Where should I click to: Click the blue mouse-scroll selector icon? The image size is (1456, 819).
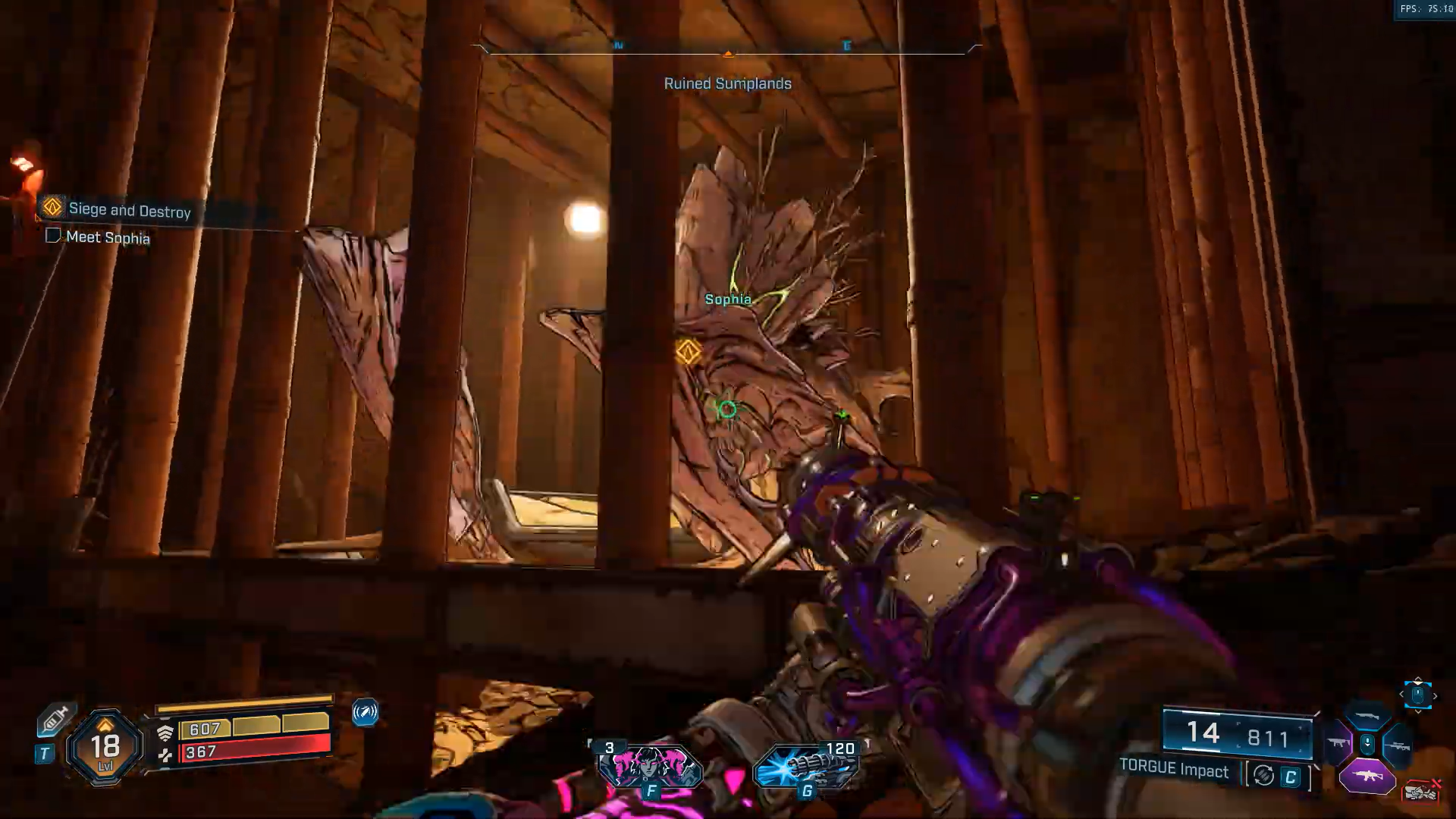coord(1417,695)
